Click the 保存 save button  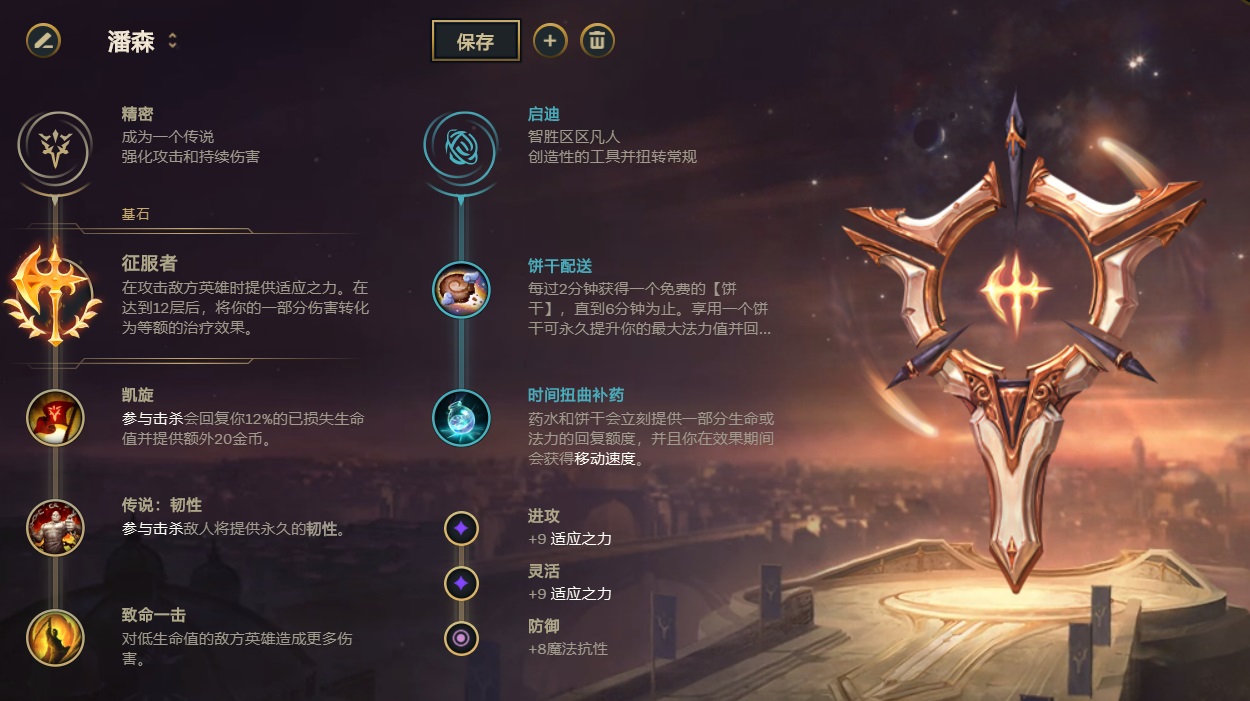tap(475, 41)
